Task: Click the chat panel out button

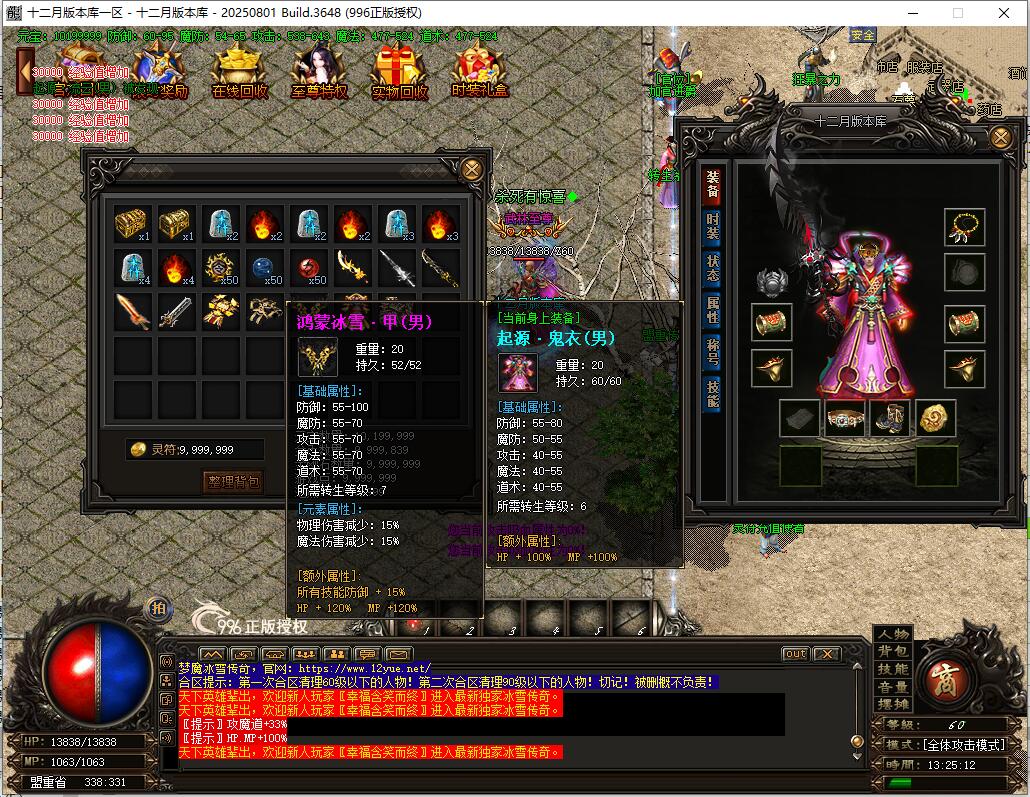Action: (x=795, y=654)
